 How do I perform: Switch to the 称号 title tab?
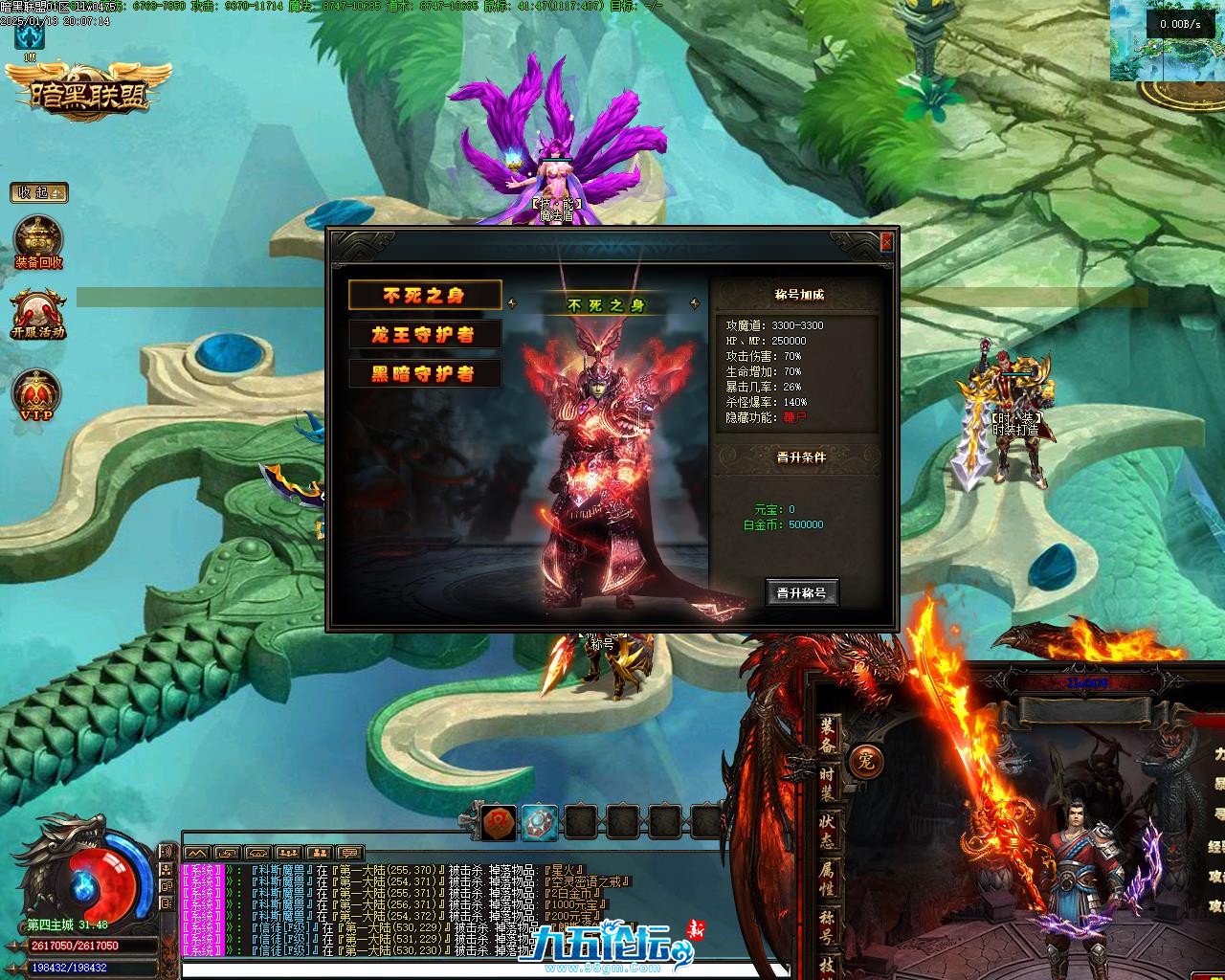point(827,926)
